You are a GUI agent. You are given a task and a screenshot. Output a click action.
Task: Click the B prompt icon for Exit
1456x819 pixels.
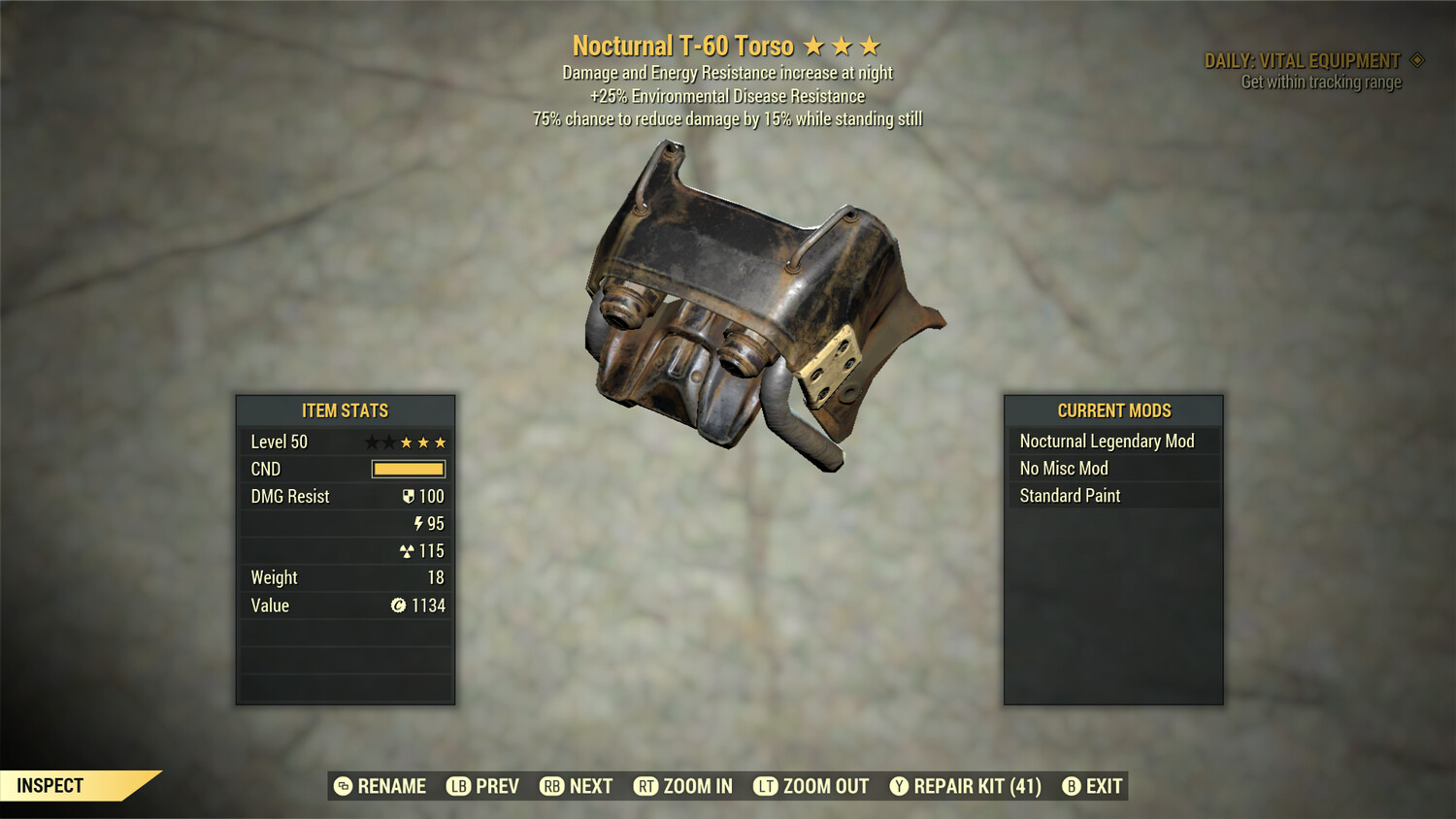[1072, 786]
